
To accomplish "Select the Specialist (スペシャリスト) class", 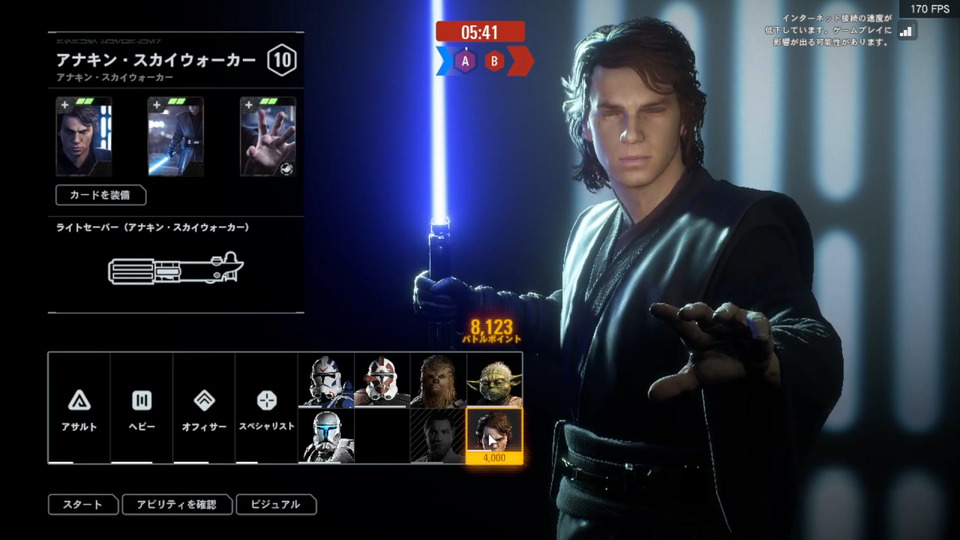I will 266,408.
